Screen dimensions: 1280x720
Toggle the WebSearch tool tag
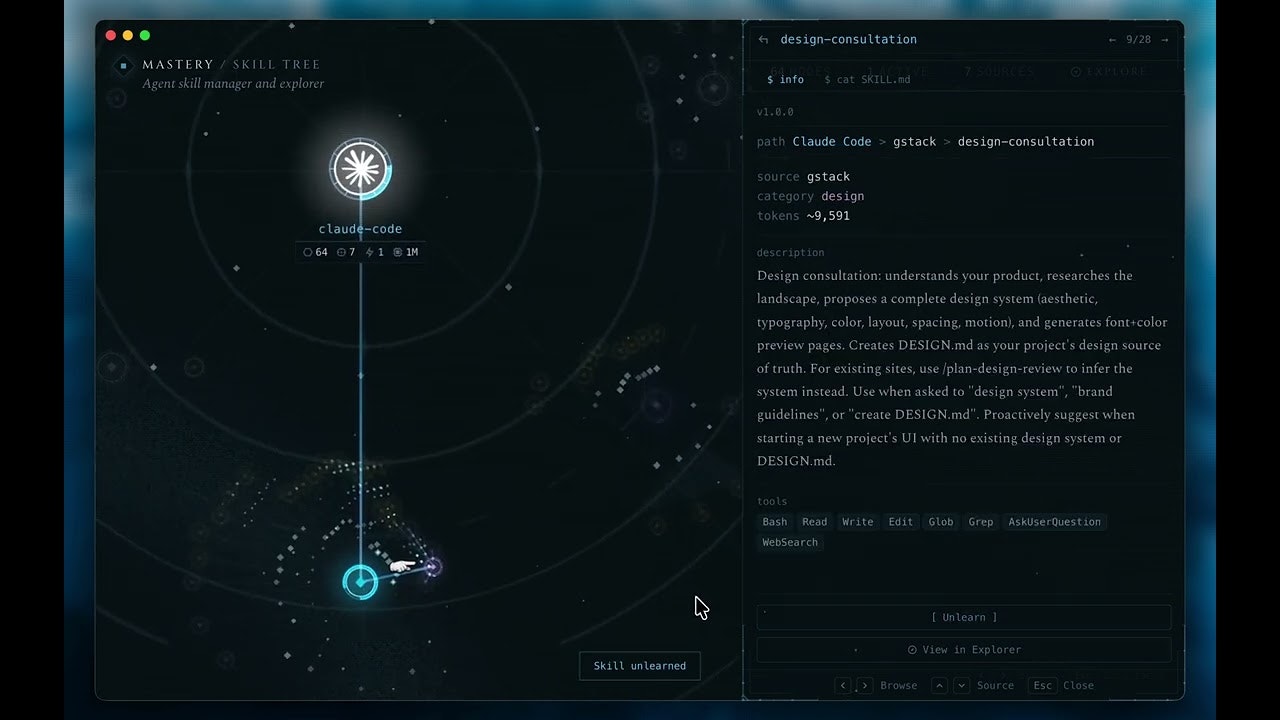tap(790, 541)
